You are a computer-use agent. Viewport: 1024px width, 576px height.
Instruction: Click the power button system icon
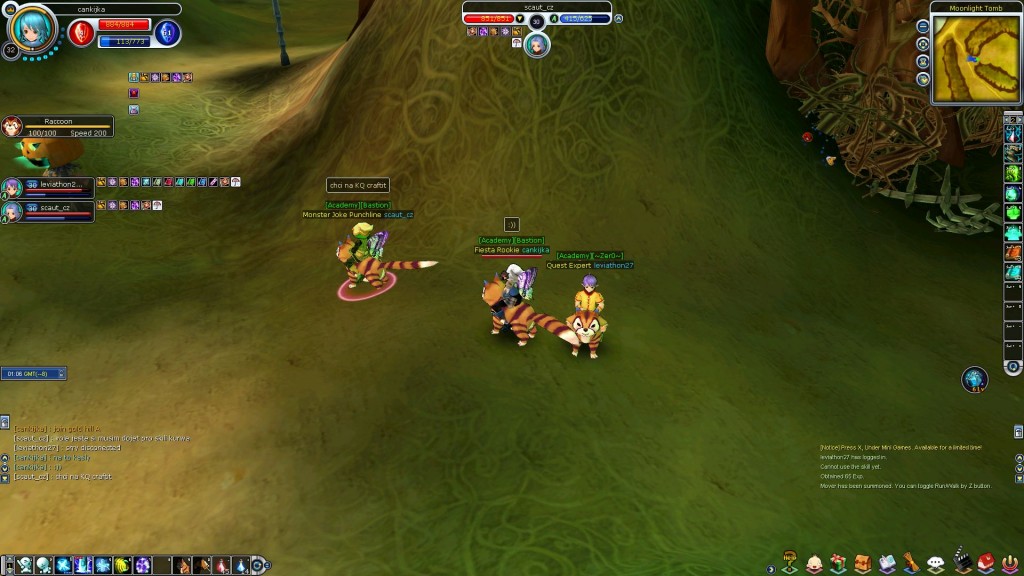[x=1008, y=564]
